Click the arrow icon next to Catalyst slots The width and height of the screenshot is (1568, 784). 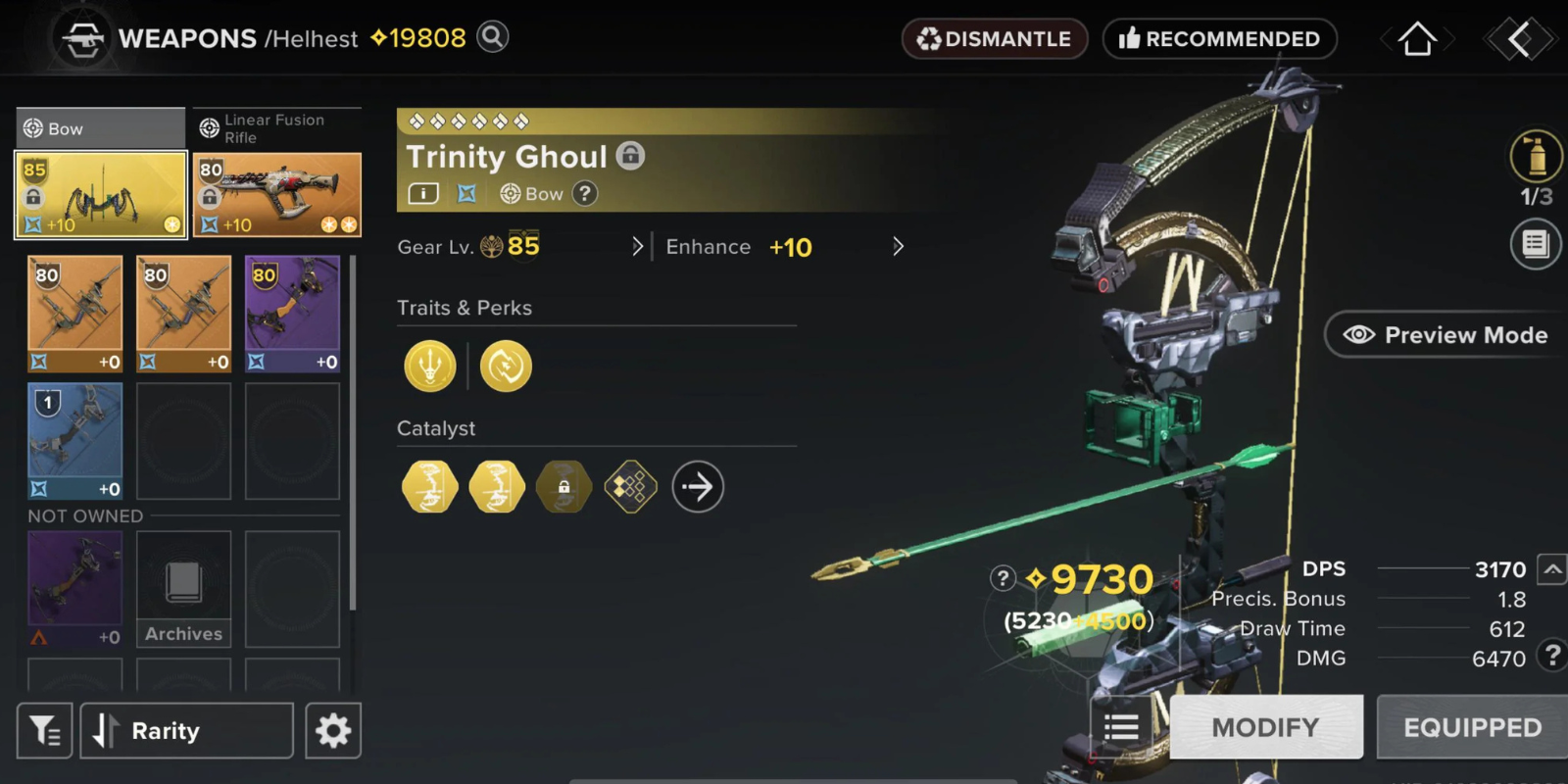[697, 486]
